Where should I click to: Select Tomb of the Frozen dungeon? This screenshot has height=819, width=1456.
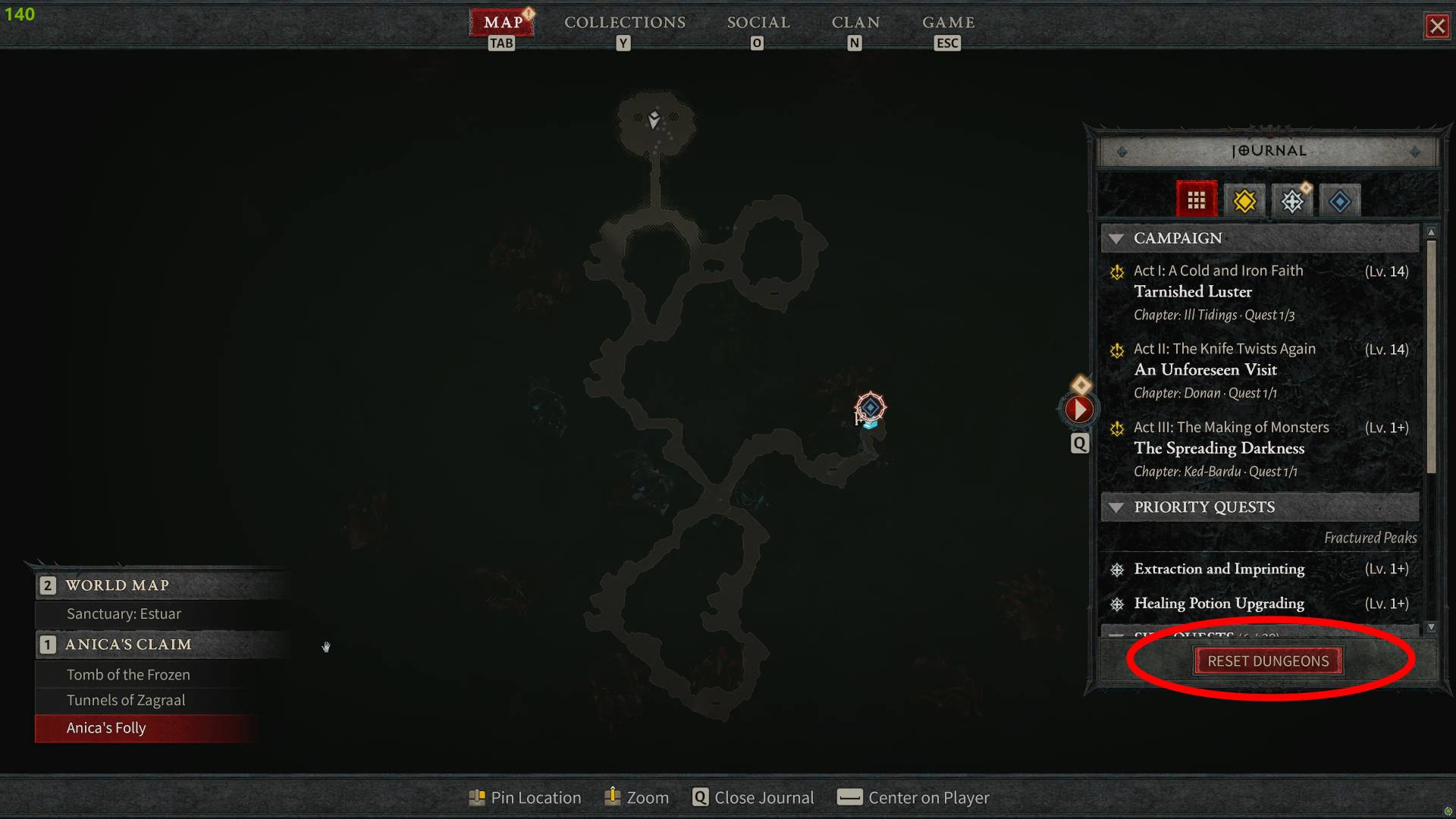point(128,674)
